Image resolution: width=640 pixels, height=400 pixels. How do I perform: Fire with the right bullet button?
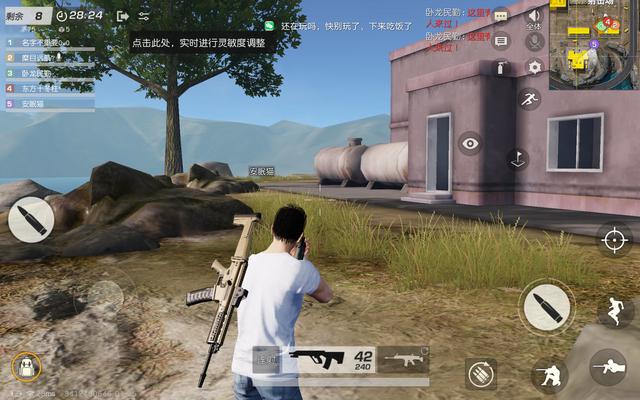[x=546, y=306]
